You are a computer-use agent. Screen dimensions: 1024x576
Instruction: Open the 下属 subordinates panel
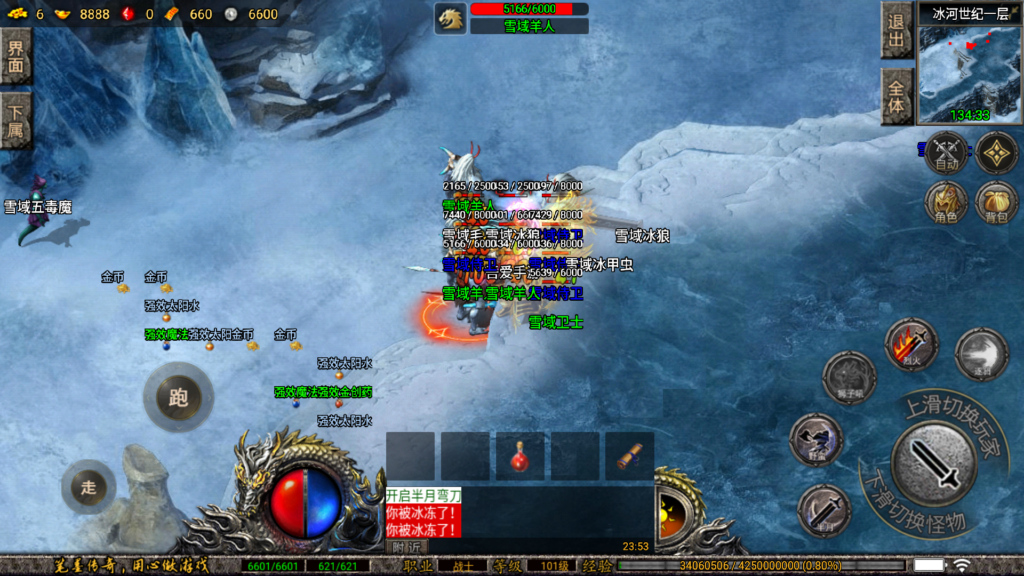coord(15,120)
